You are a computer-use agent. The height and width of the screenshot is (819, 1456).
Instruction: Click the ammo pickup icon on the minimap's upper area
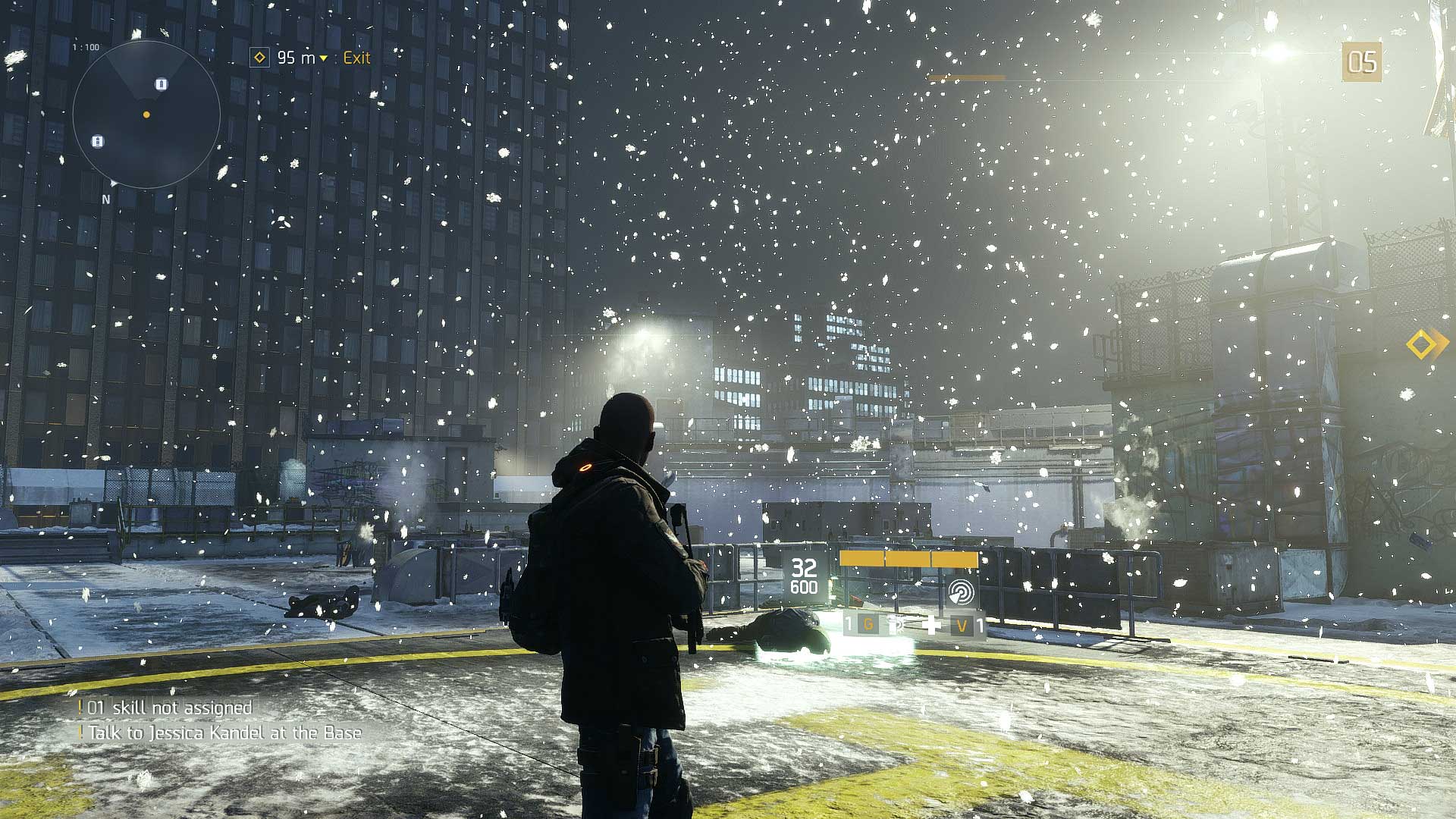[162, 84]
